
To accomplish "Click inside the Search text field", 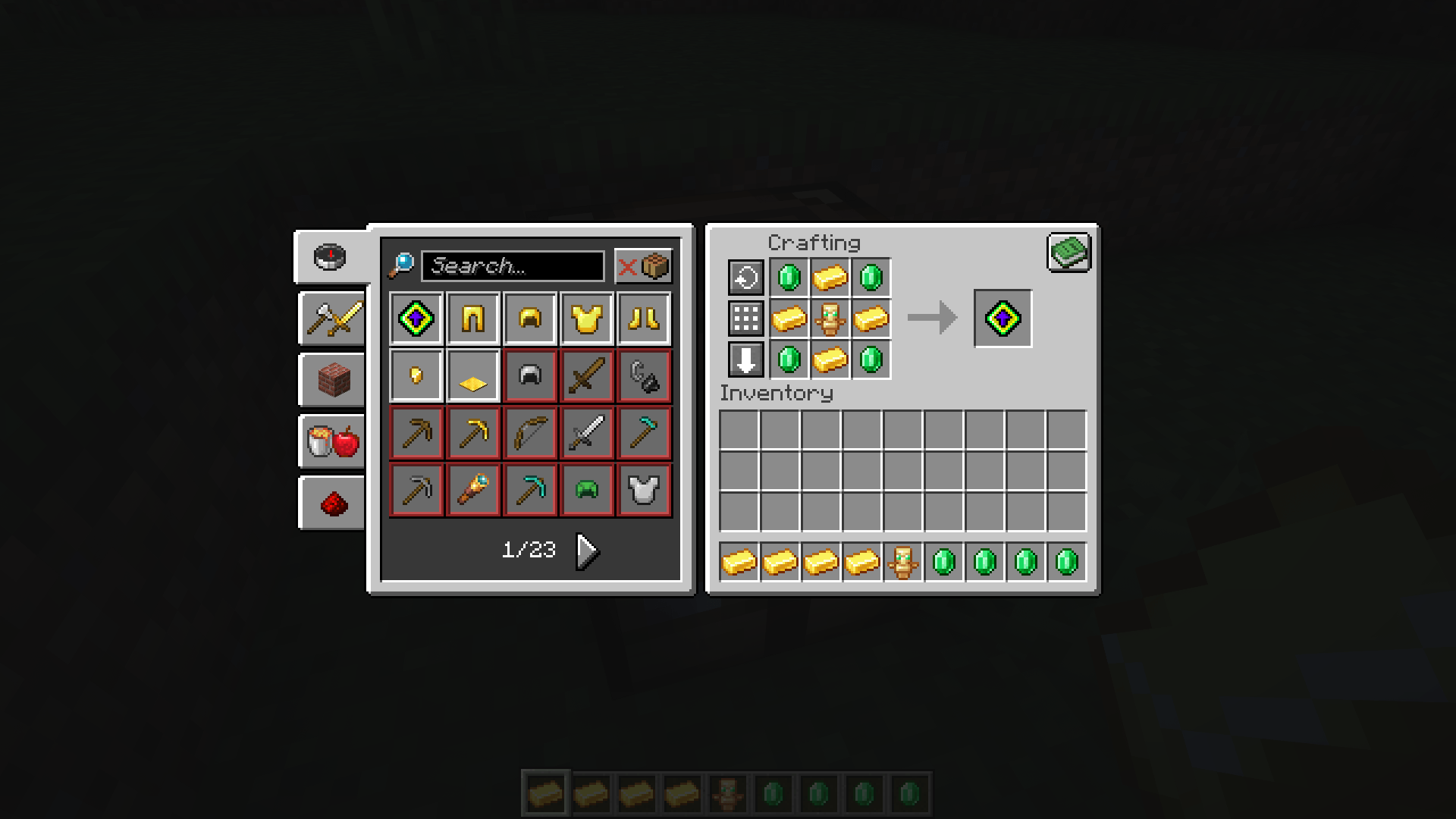I will click(x=512, y=265).
